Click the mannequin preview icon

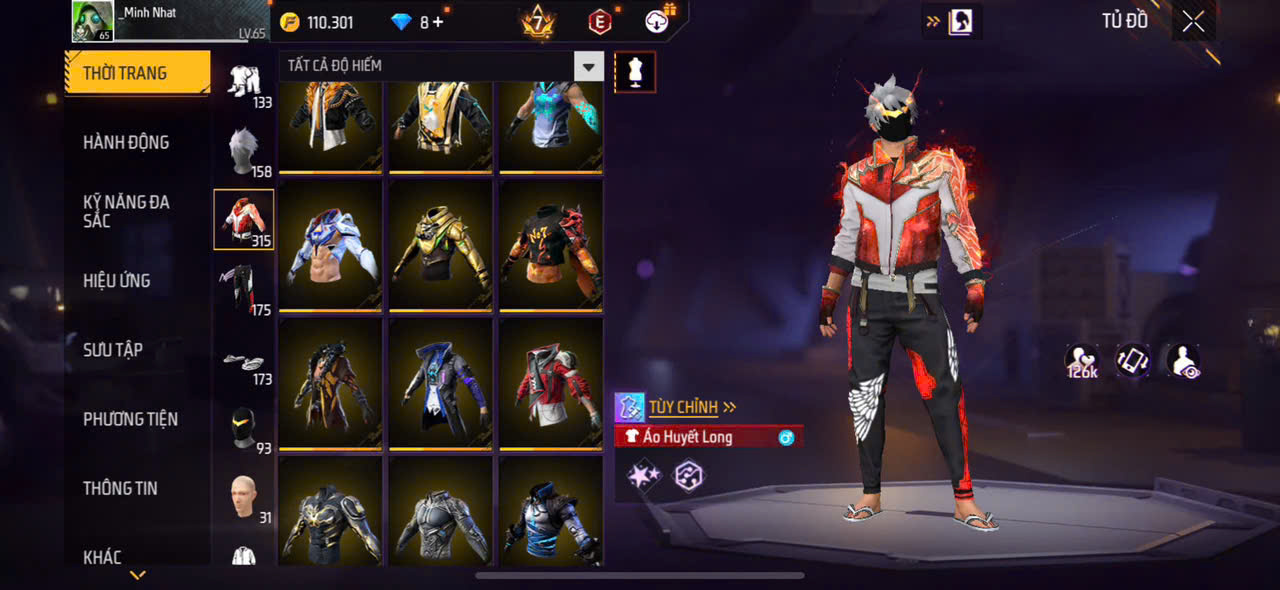pyautogui.click(x=635, y=72)
